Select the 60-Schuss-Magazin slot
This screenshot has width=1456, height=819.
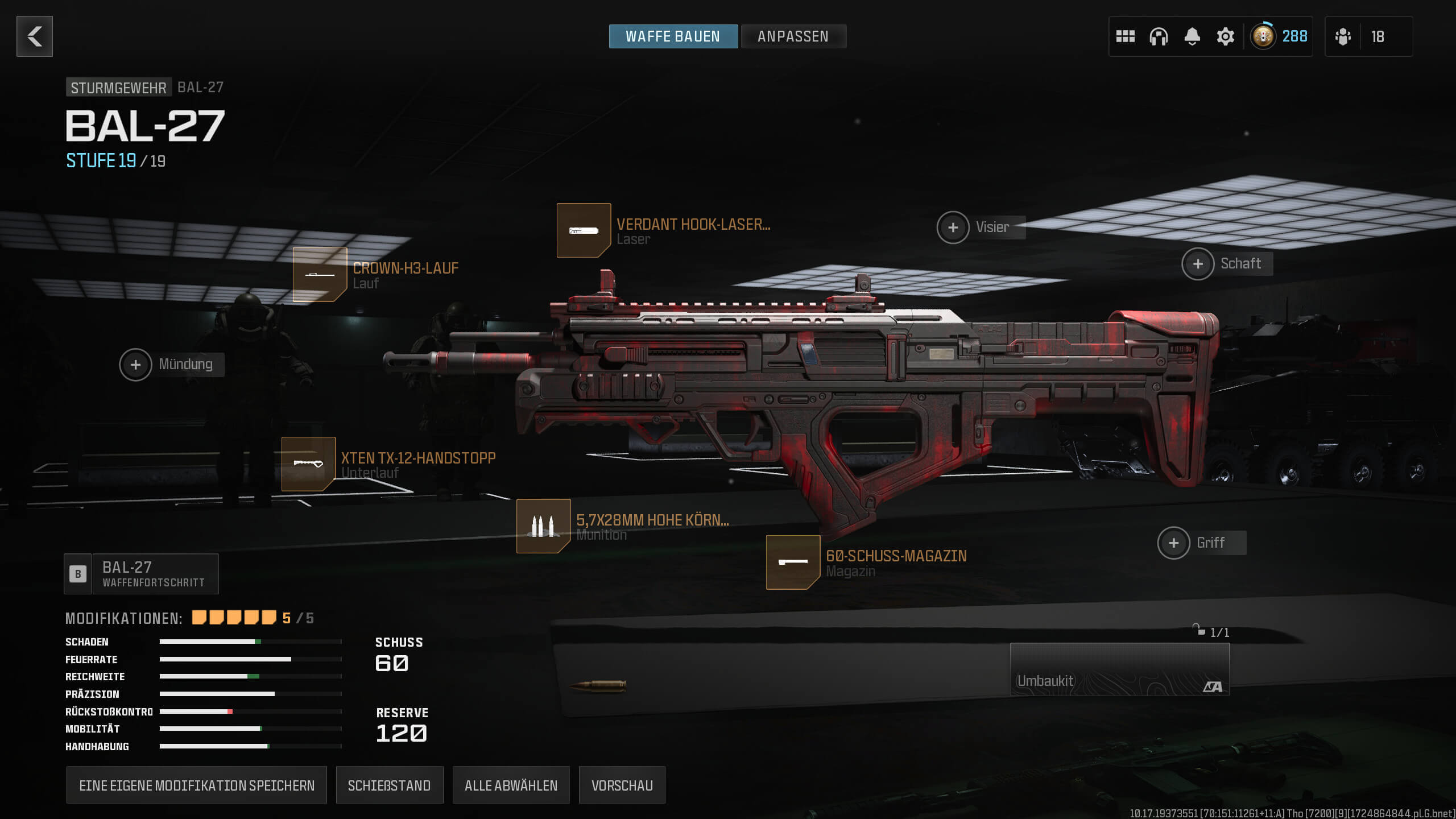793,562
